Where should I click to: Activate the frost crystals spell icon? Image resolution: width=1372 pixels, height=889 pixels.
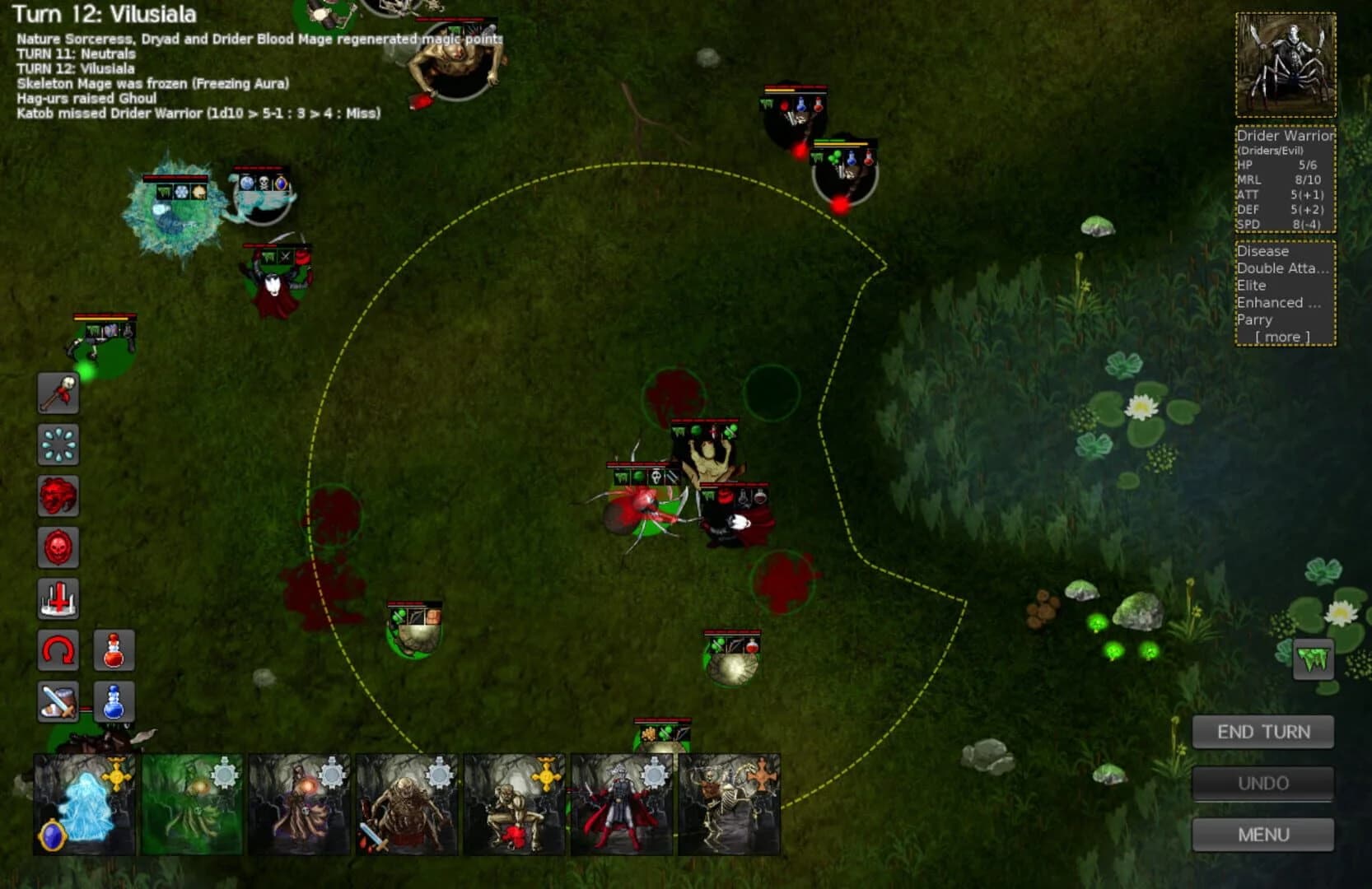click(x=58, y=445)
